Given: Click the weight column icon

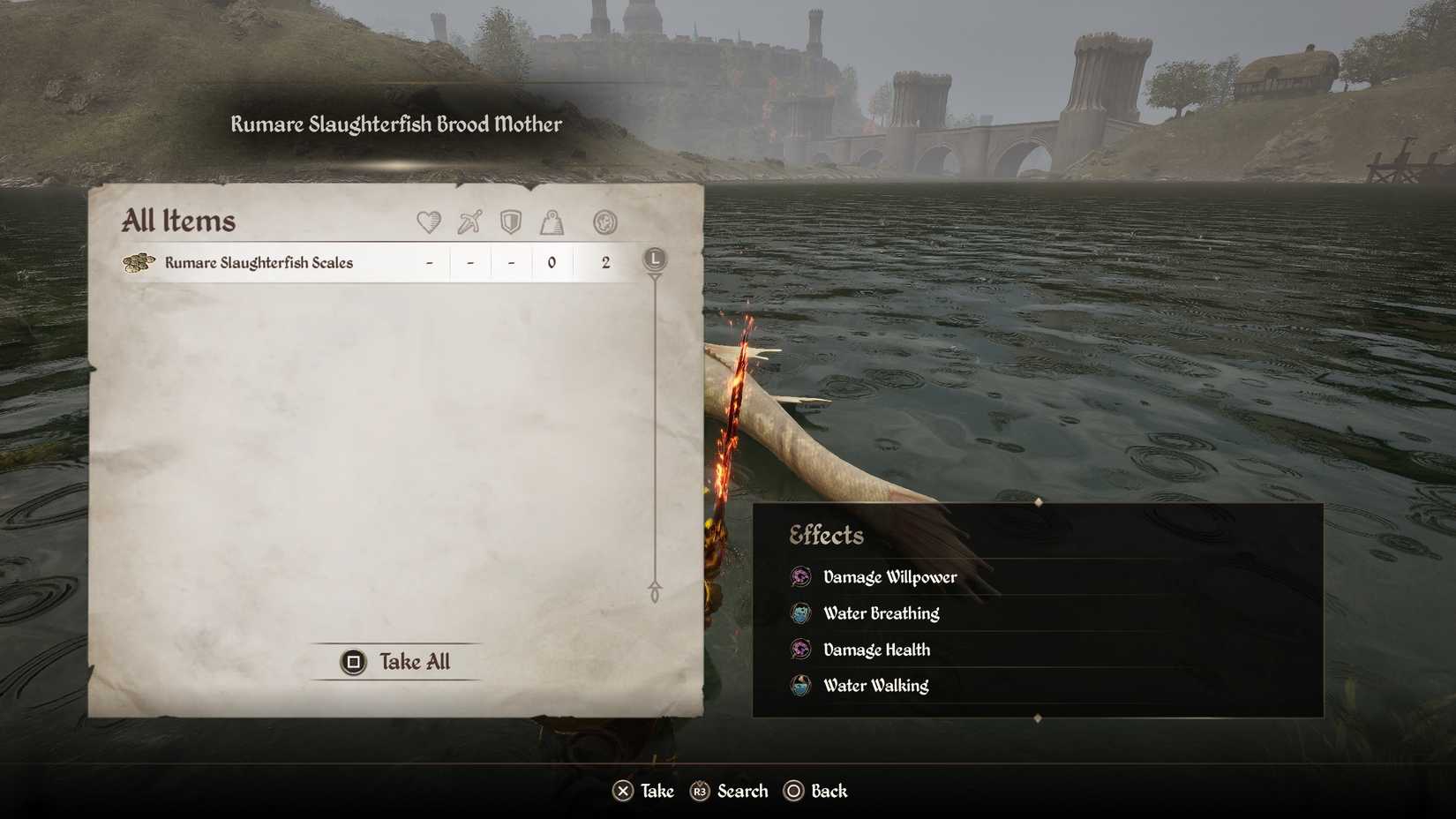Looking at the screenshot, I should click(552, 223).
